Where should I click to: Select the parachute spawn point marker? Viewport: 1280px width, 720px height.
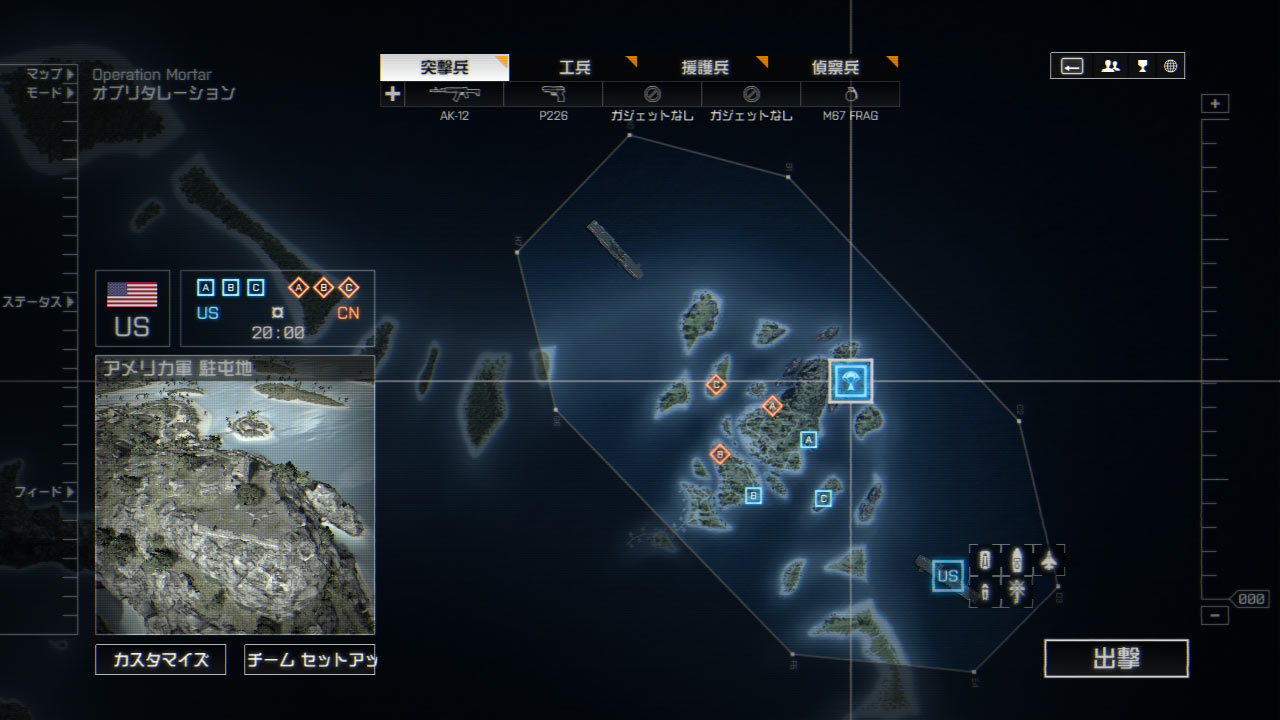[x=851, y=381]
